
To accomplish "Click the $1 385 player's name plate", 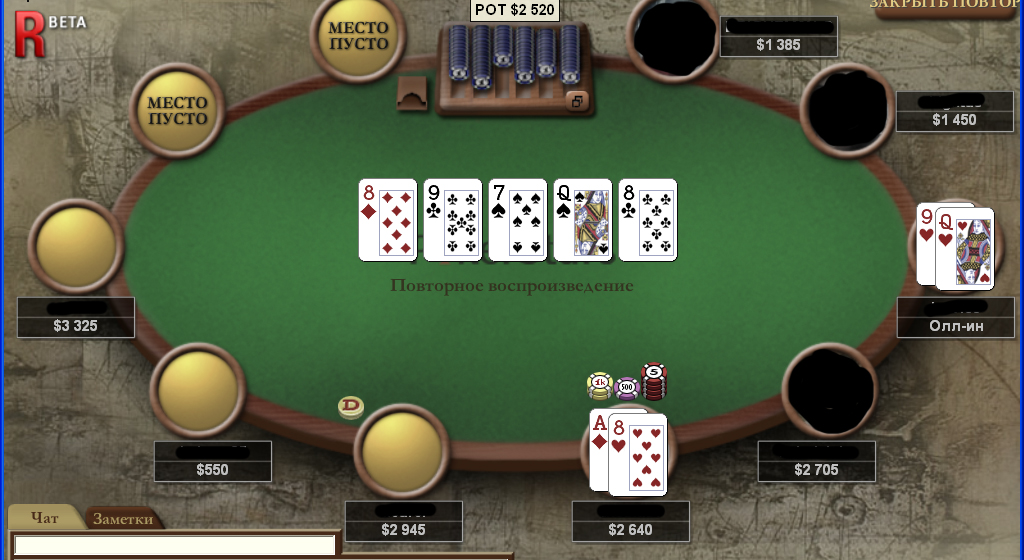I will (778, 36).
